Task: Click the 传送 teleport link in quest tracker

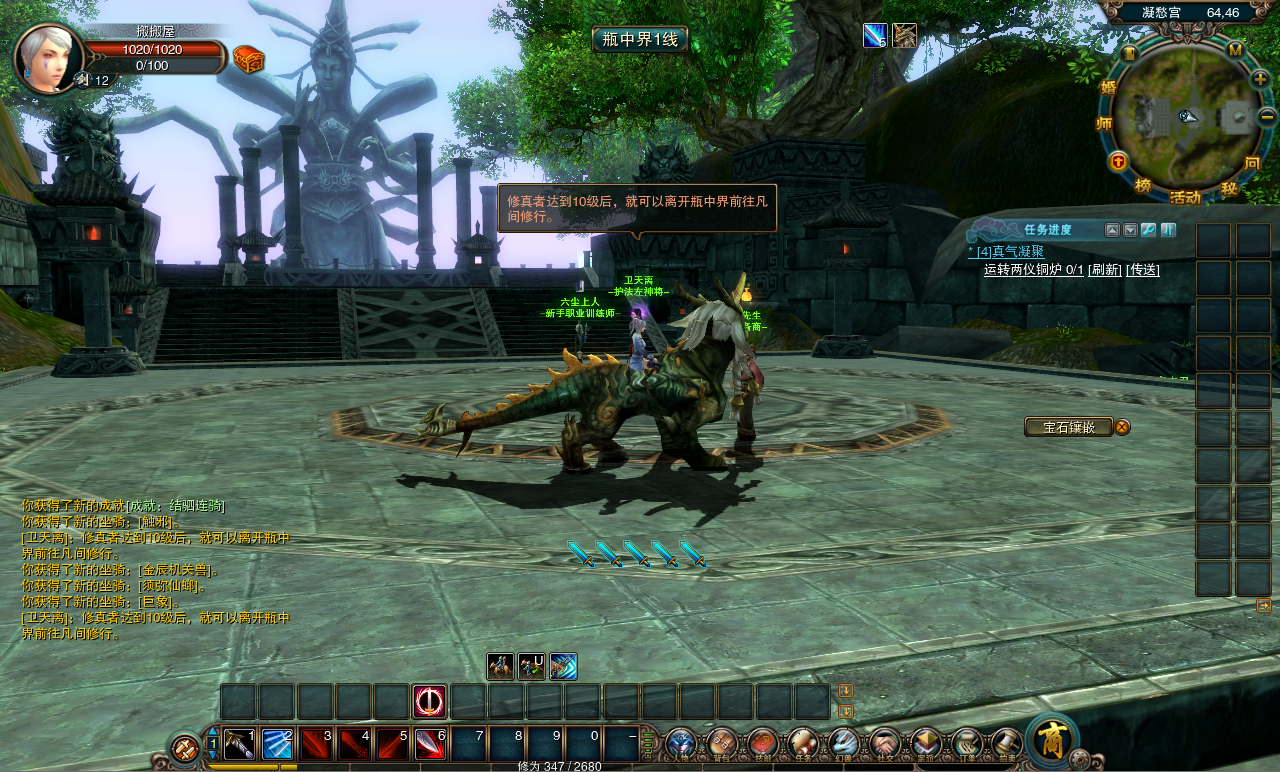Action: pos(1143,269)
